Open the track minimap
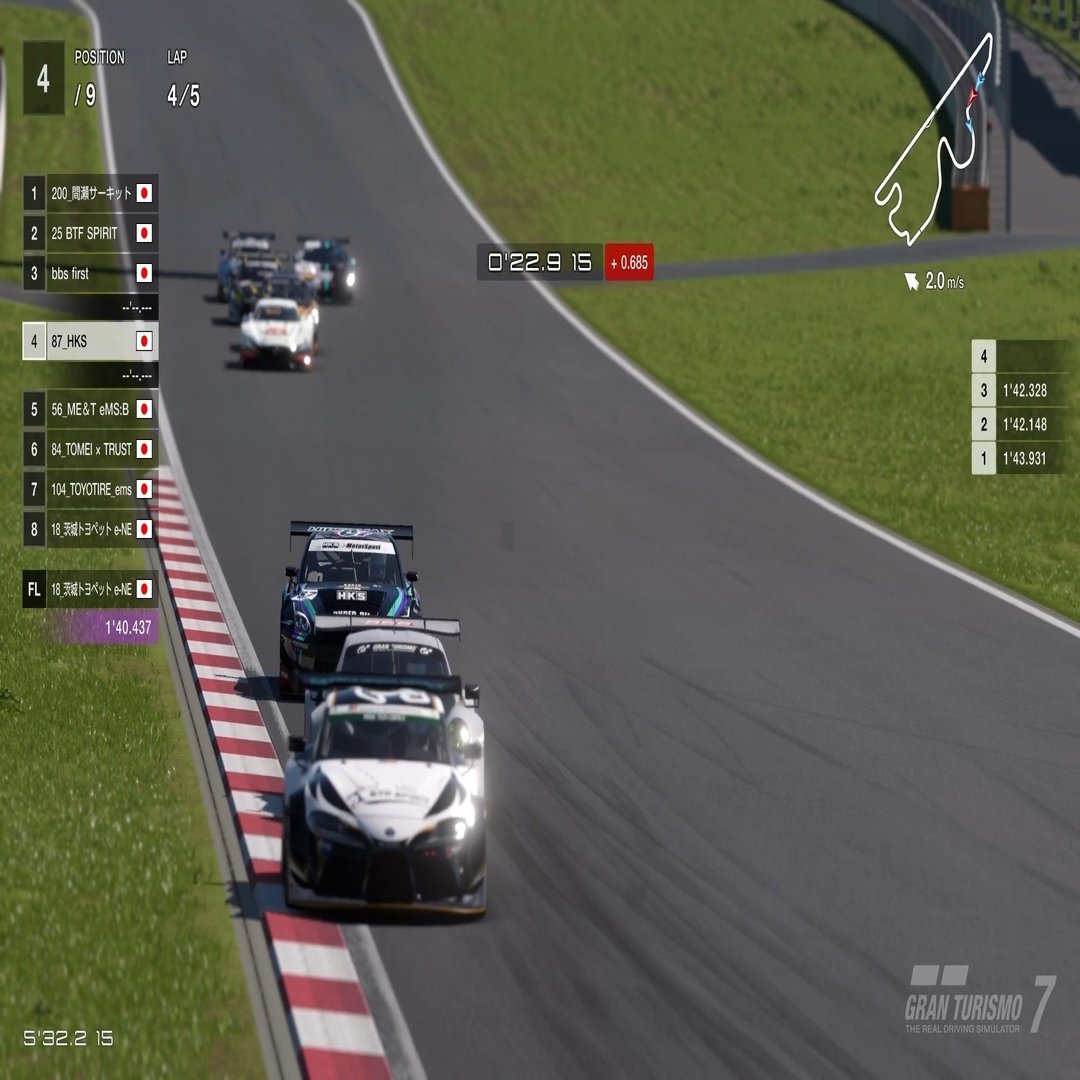The height and width of the screenshot is (1080, 1080). coord(936,140)
